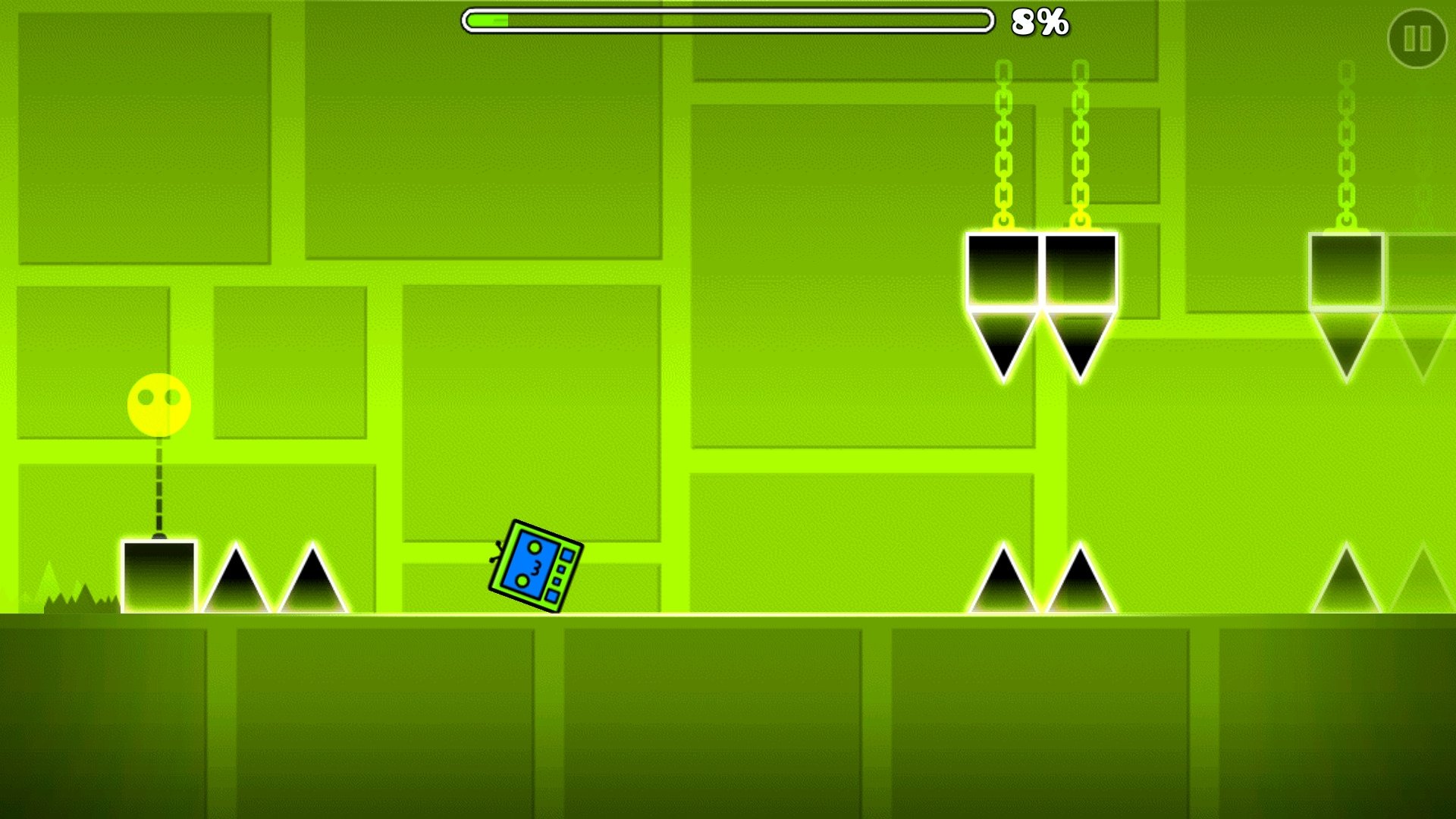Screen dimensions: 1456x819
Task: Click the dashed line connecting orb and block
Action: tap(158, 485)
